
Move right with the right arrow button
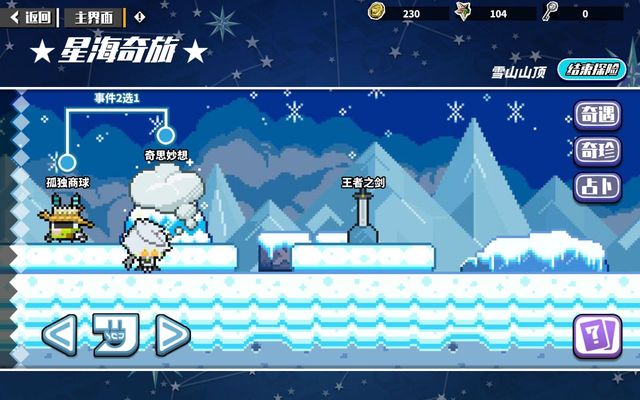[172, 335]
